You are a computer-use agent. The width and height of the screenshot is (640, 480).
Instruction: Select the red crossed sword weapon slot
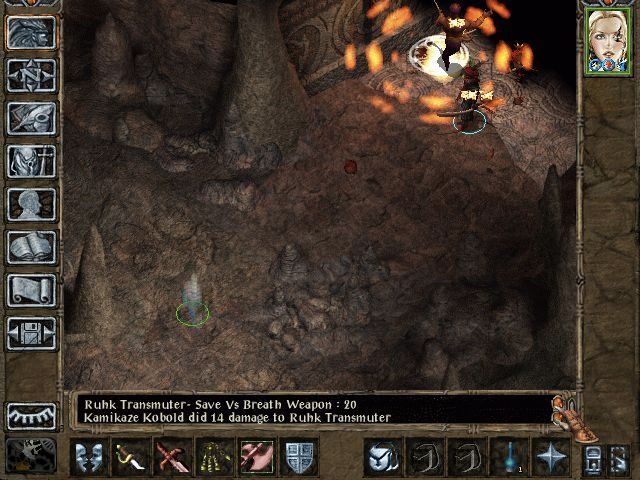(x=172, y=458)
